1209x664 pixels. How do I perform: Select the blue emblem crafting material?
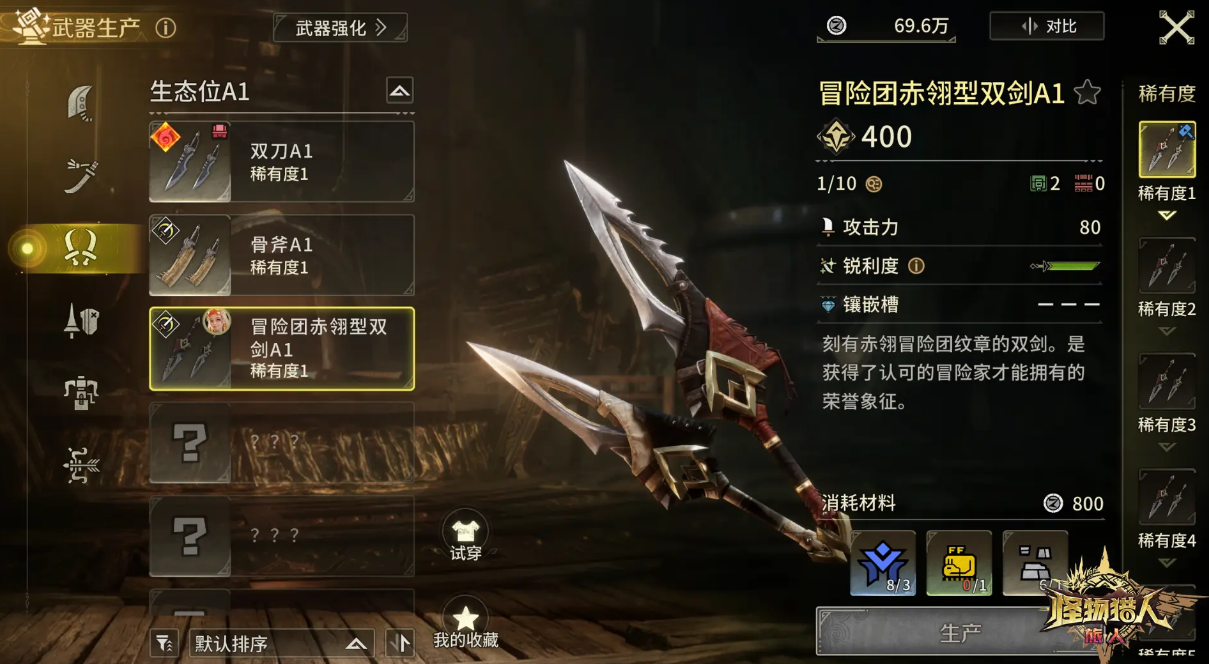tap(883, 562)
